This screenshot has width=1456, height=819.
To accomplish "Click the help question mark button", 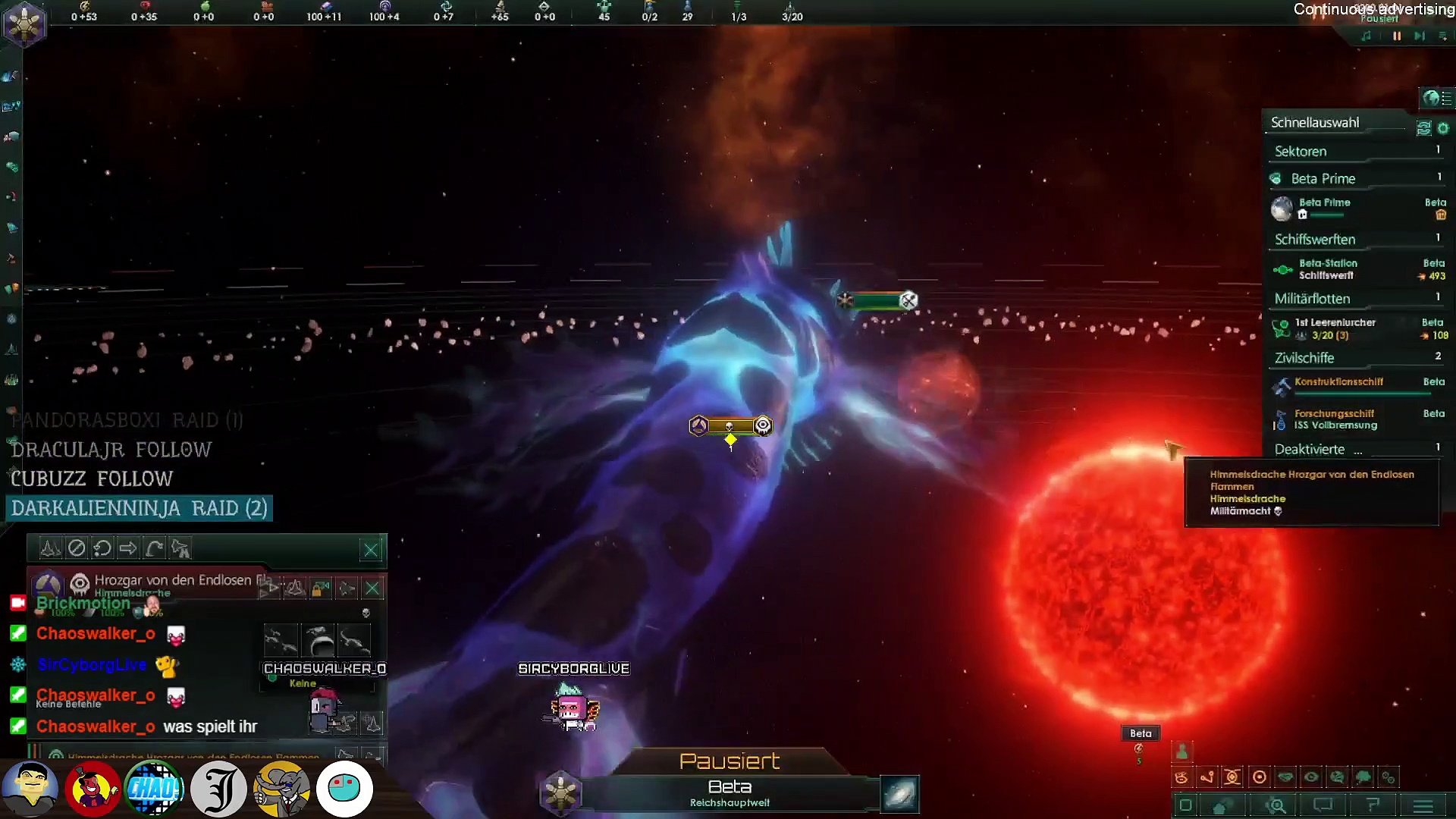I will [1373, 805].
